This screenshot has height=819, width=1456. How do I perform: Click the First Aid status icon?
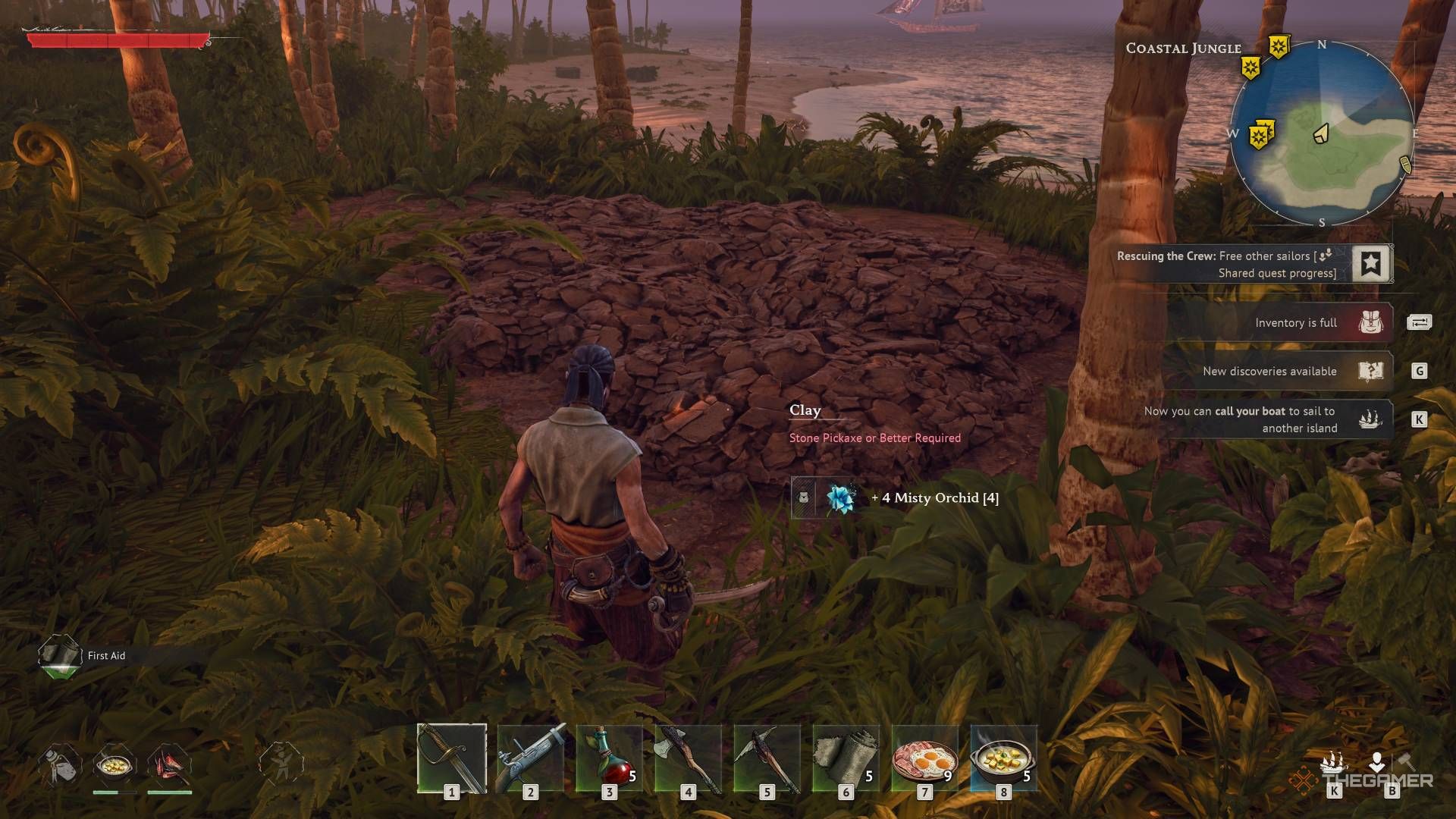[60, 655]
